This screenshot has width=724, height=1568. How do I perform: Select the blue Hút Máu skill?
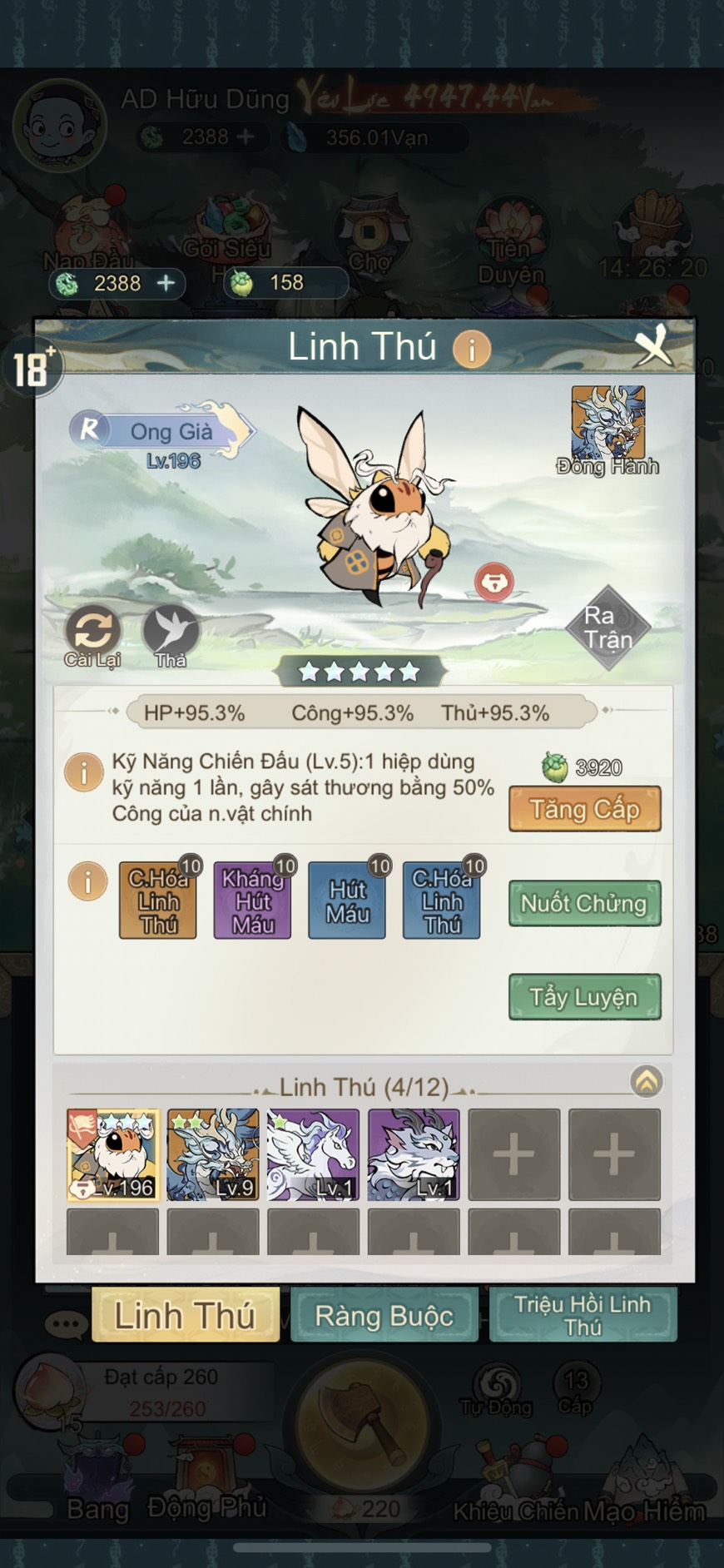(347, 901)
